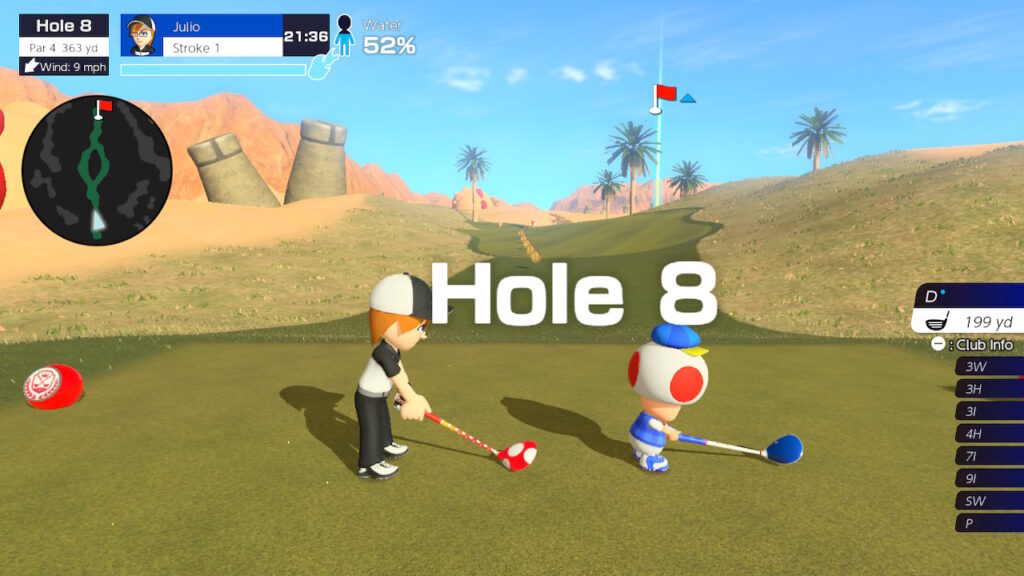Select the 7I iron
This screenshot has height=576, width=1024.
click(988, 456)
